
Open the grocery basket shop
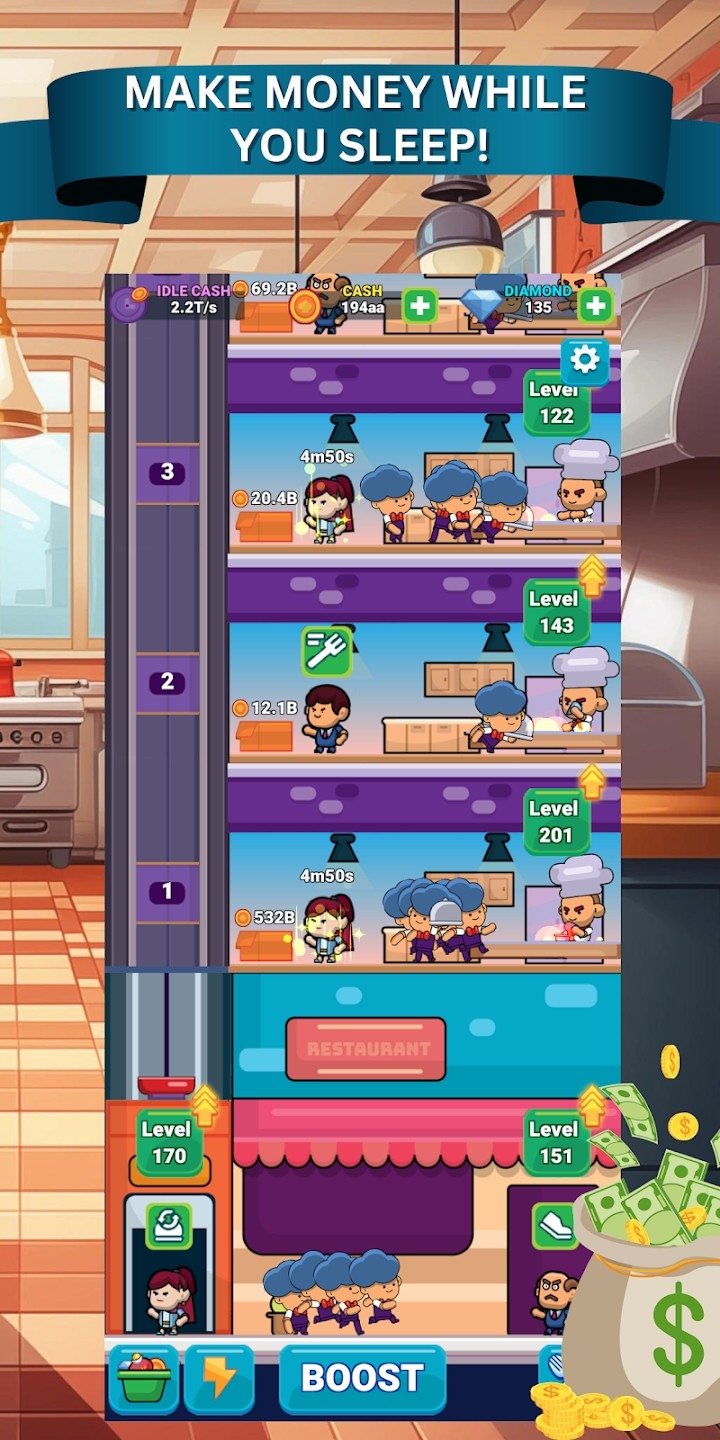143,1378
